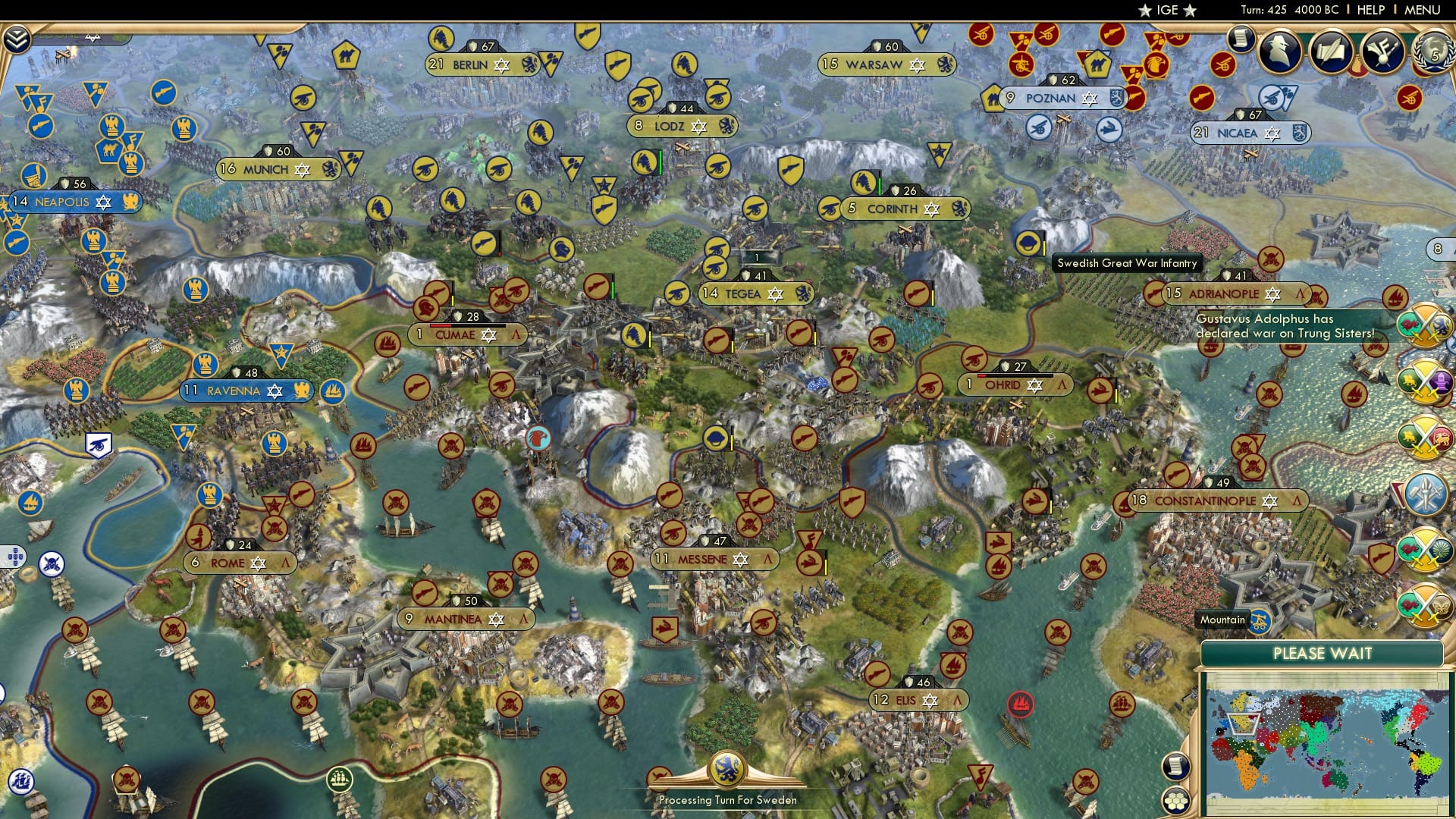Open the Espionage overview spy icon
The height and width of the screenshot is (819, 1456).
click(1279, 50)
